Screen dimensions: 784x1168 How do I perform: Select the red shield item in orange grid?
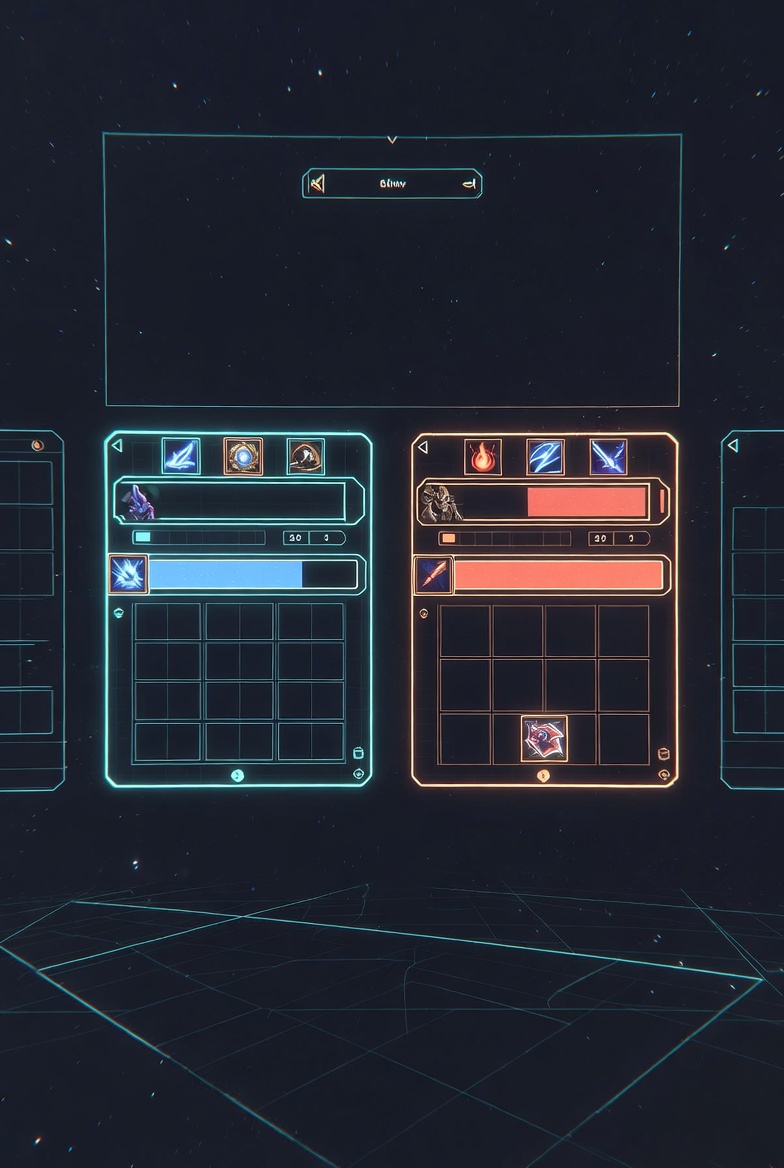(x=544, y=738)
